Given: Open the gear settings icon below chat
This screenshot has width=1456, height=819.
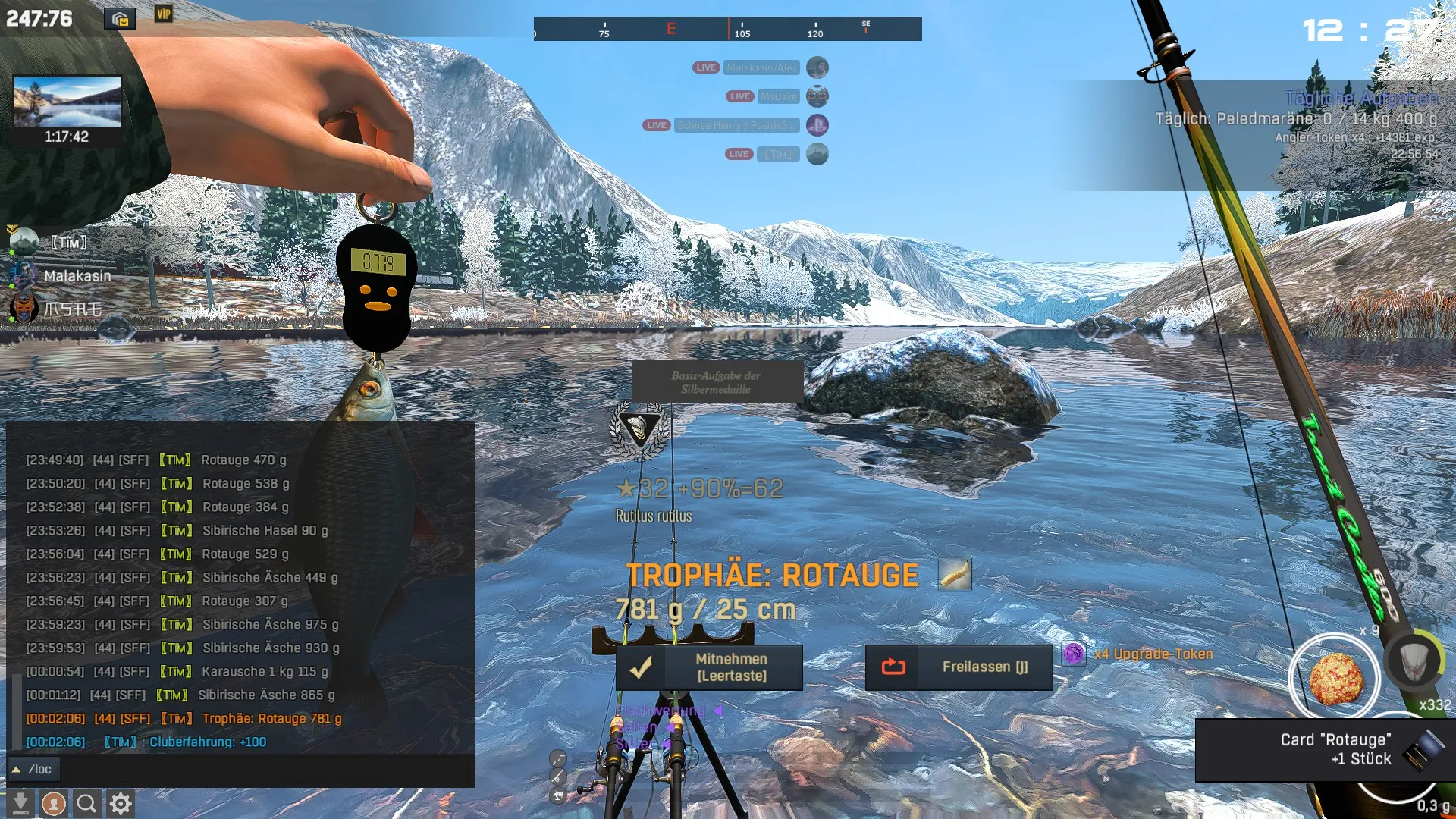Looking at the screenshot, I should coord(121,803).
